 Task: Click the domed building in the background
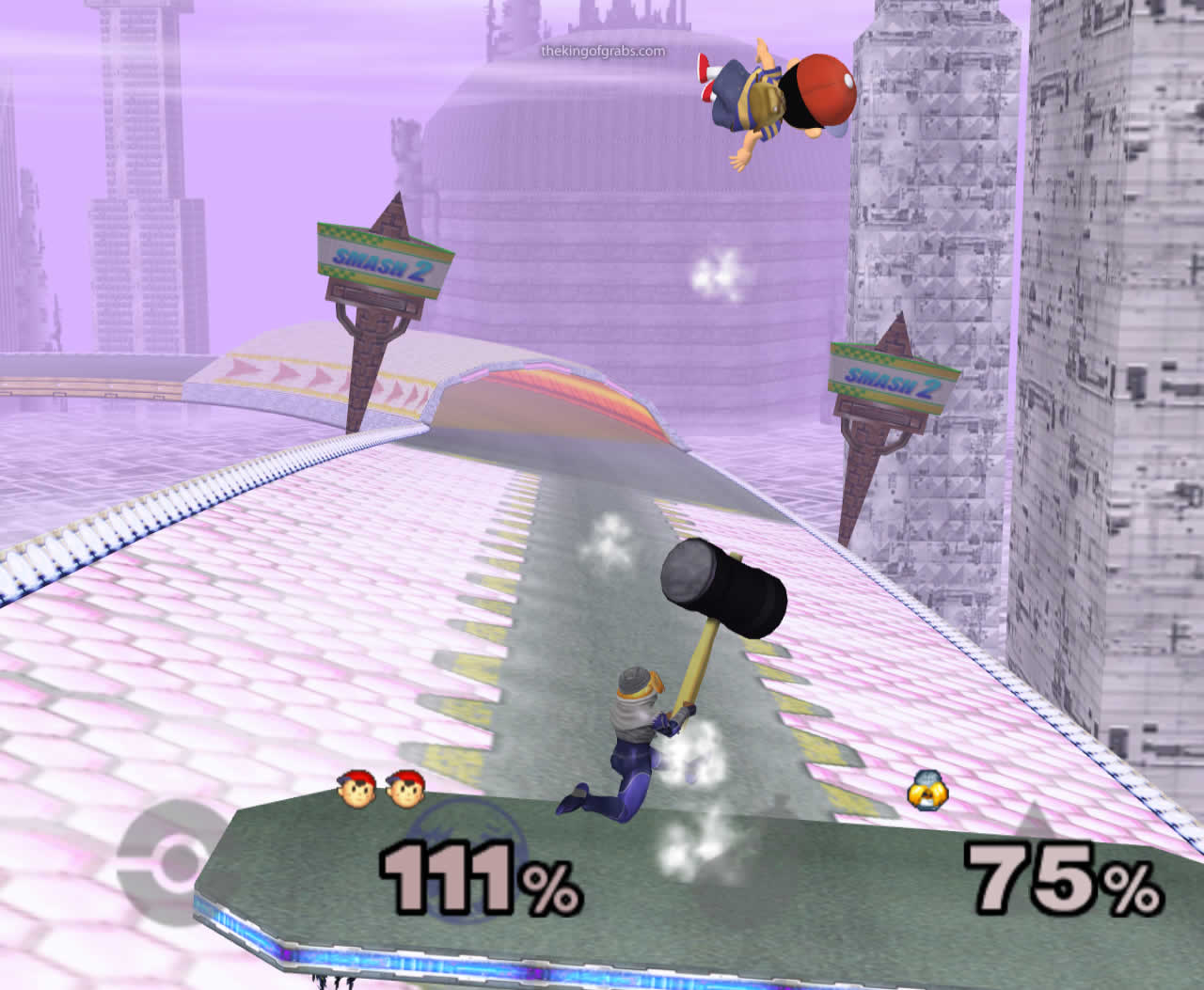[564, 169]
